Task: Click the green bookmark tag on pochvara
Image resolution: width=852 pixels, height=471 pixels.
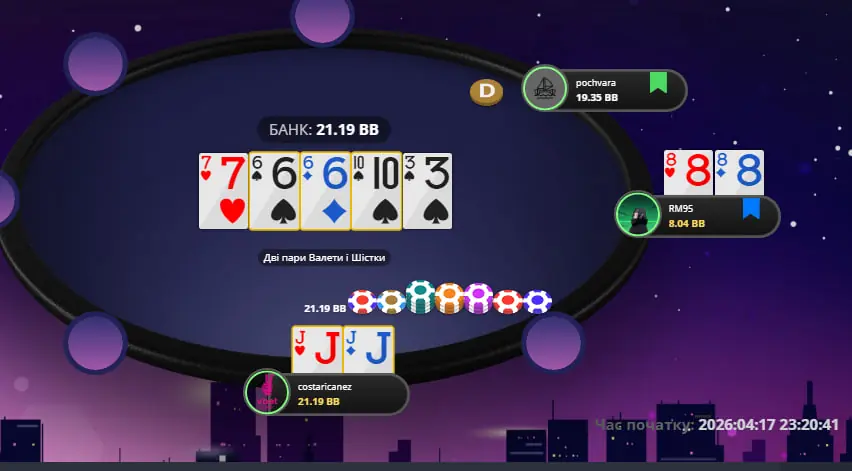Action: coord(657,83)
